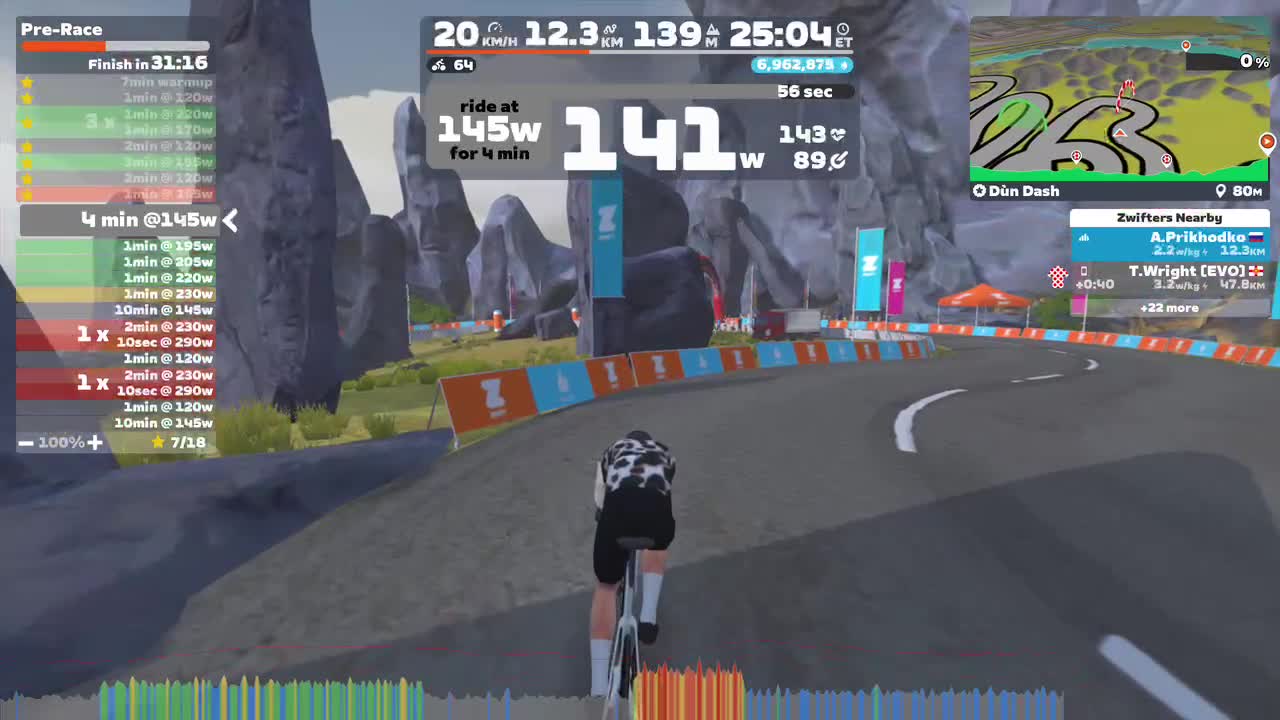Click the heart rate icon next to 143
Viewport: 1280px width, 720px height.
pos(838,135)
